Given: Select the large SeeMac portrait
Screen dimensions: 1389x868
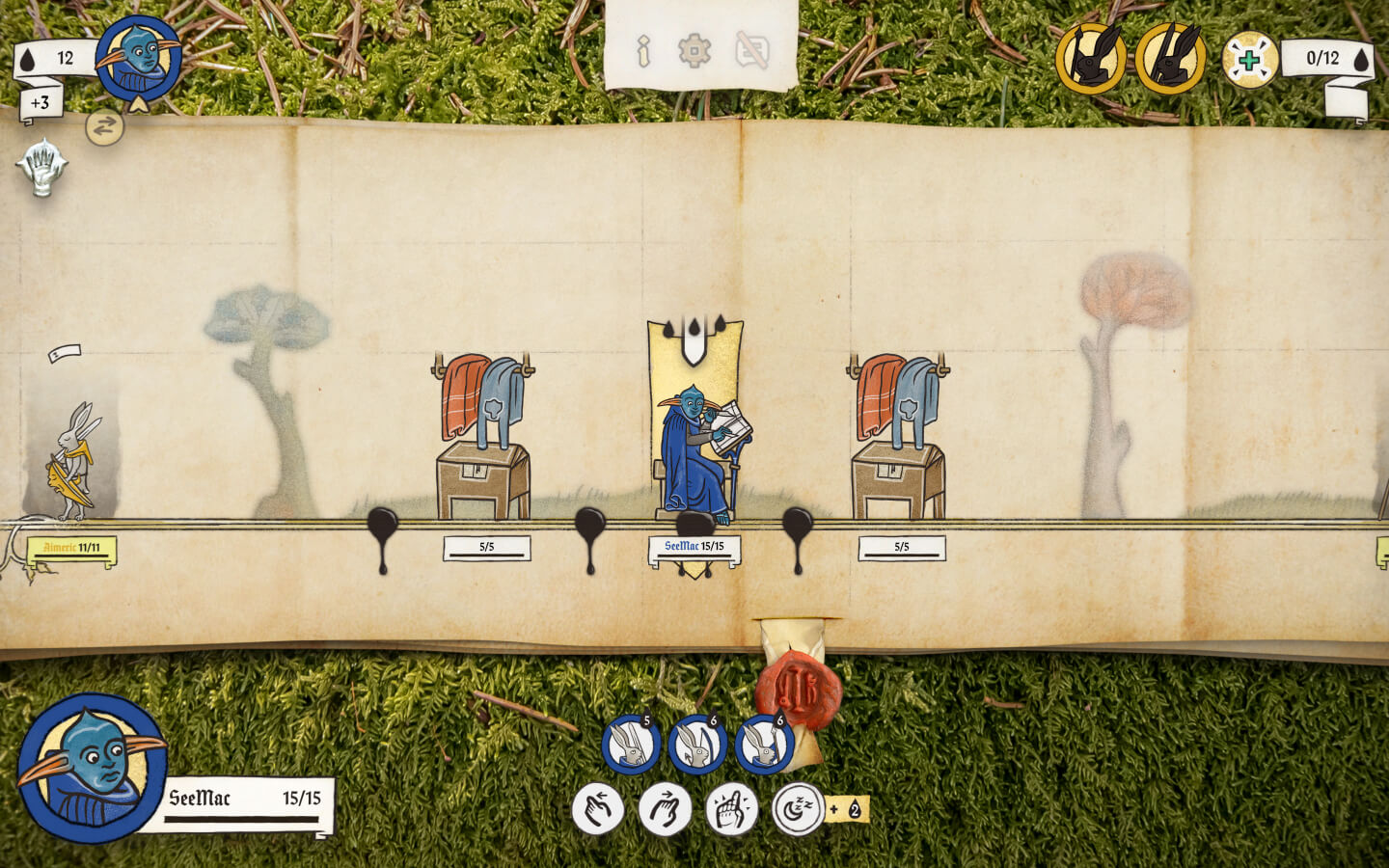Looking at the screenshot, I should tap(93, 768).
